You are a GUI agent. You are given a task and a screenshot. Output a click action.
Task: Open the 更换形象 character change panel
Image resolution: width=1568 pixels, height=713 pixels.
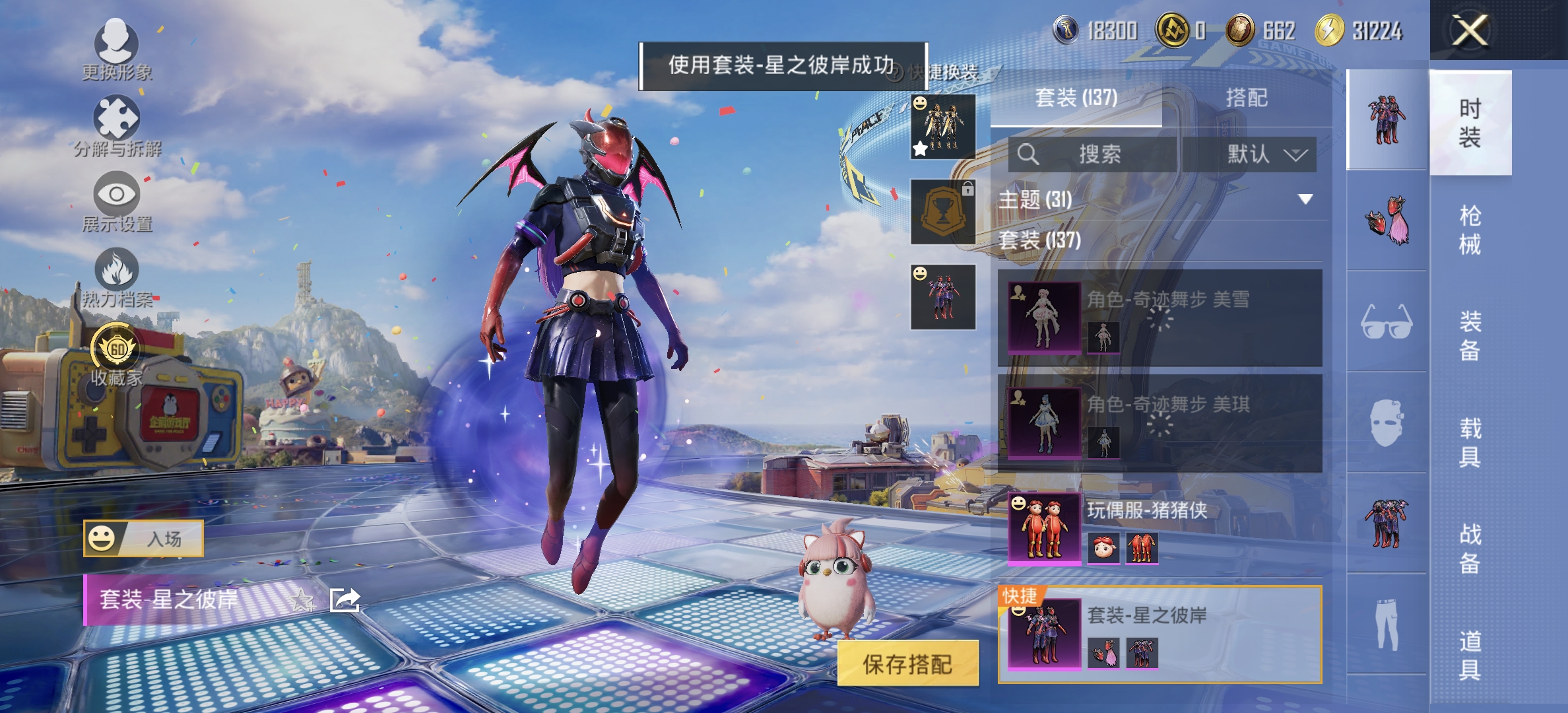[115, 50]
